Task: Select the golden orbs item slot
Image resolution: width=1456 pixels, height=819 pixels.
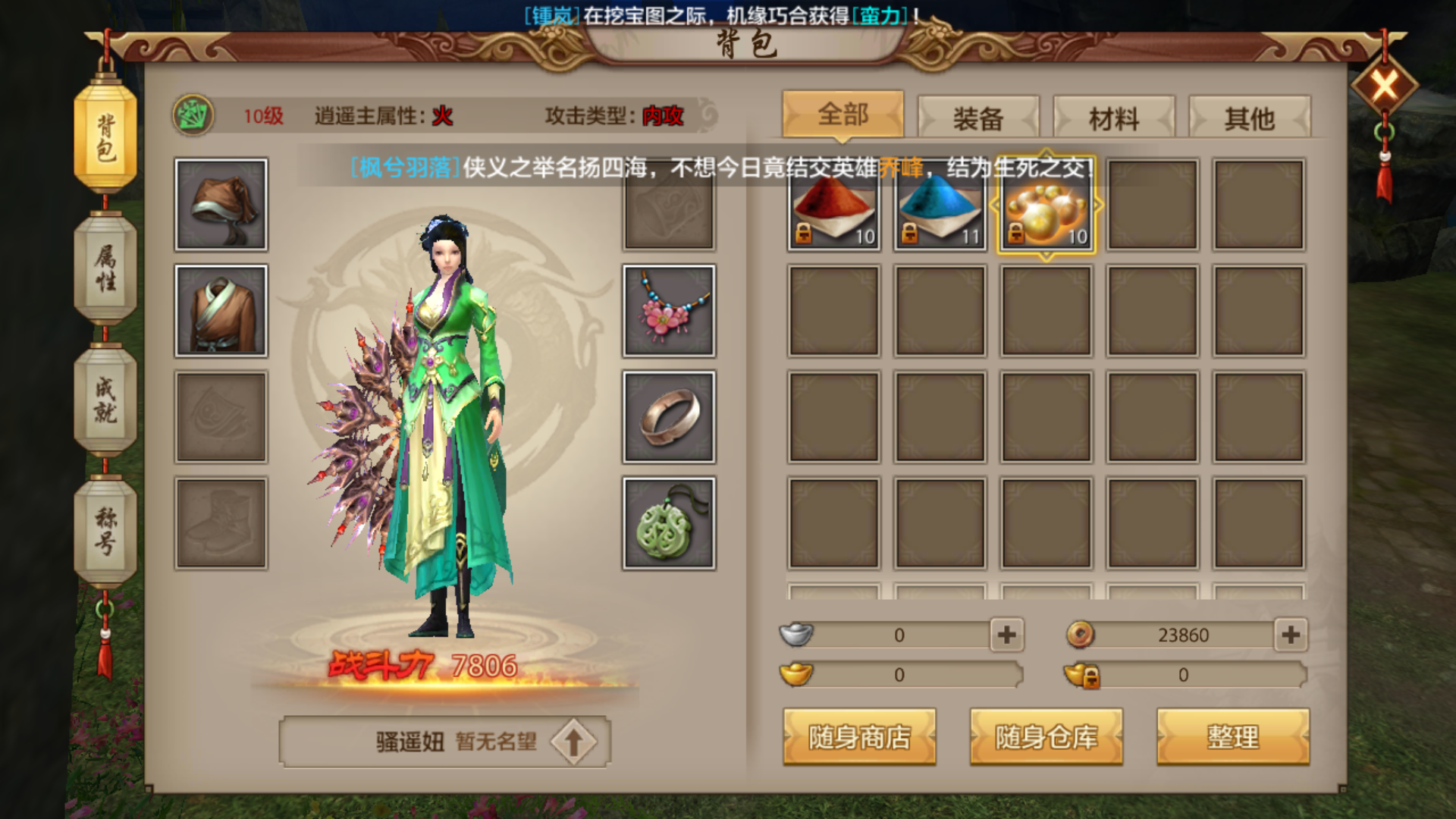Action: pos(1046,206)
